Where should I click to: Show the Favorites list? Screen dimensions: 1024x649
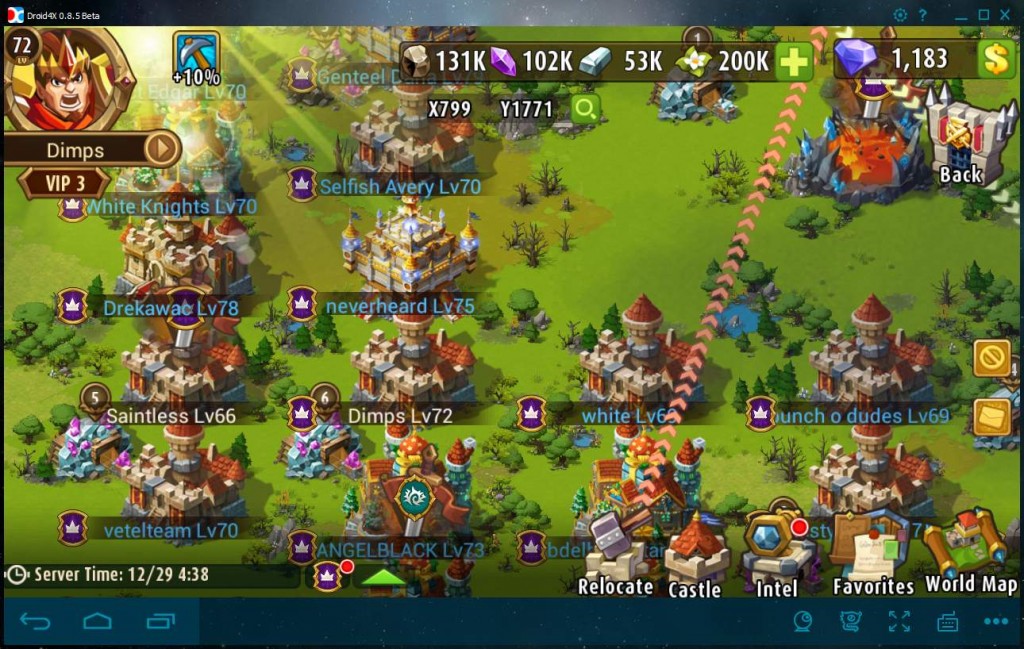873,555
